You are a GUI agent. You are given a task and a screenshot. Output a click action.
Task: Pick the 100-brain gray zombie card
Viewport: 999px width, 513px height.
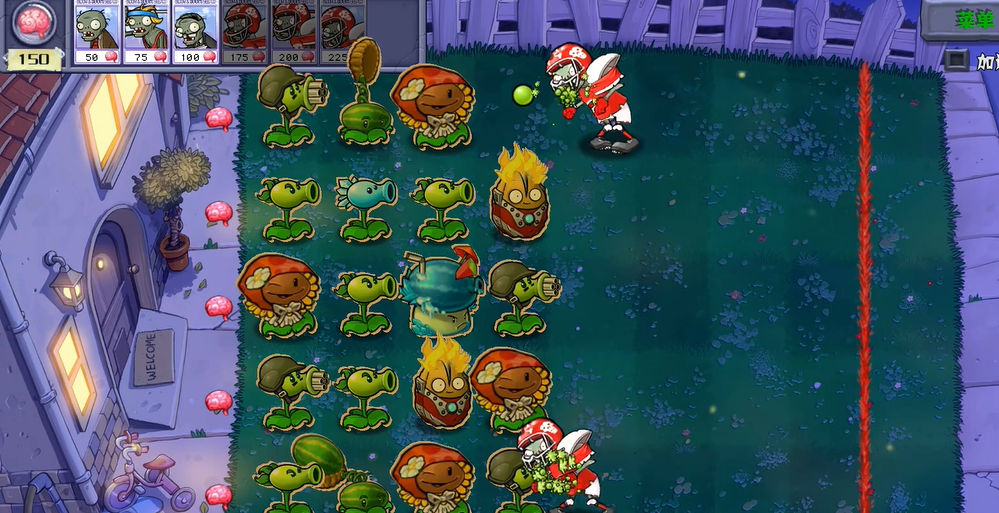pyautogui.click(x=195, y=32)
